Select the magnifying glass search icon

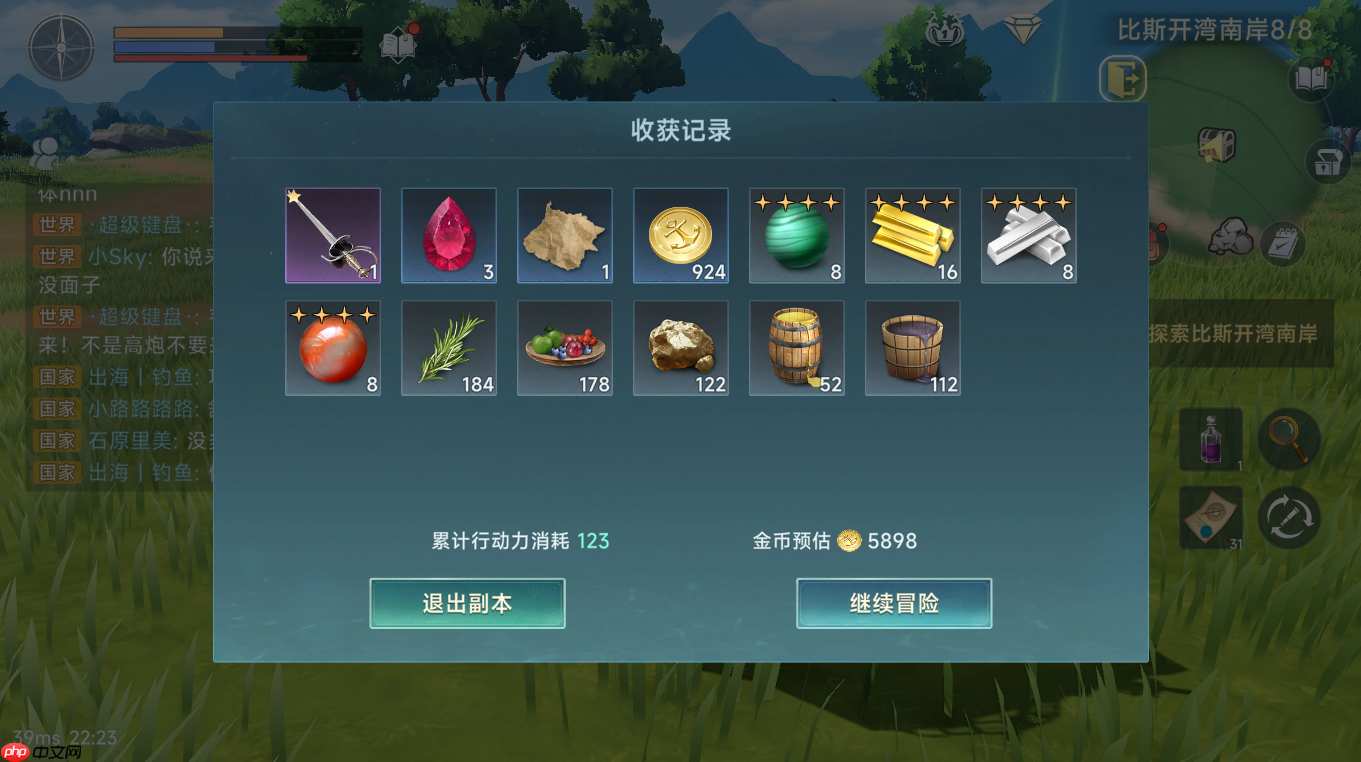click(x=1289, y=440)
